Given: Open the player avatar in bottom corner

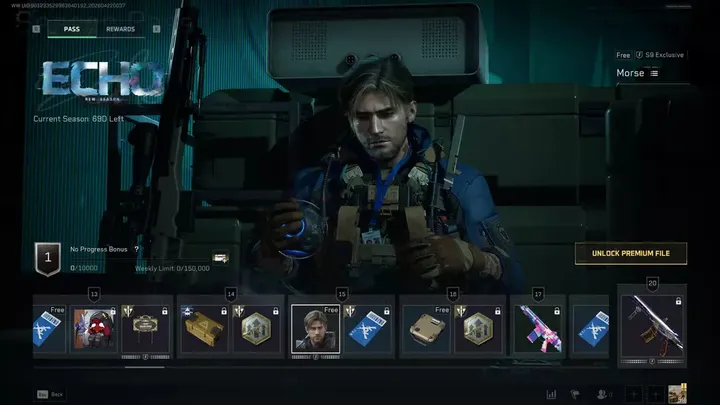Looking at the screenshot, I should point(677,394).
